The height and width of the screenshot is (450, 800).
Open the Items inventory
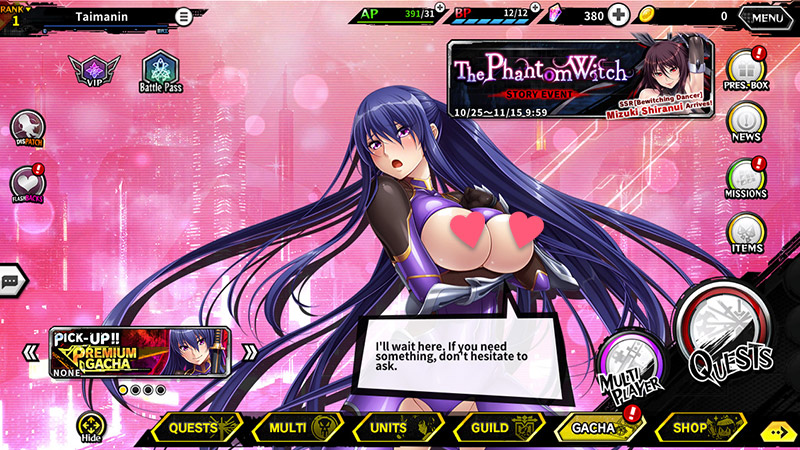pyautogui.click(x=745, y=232)
